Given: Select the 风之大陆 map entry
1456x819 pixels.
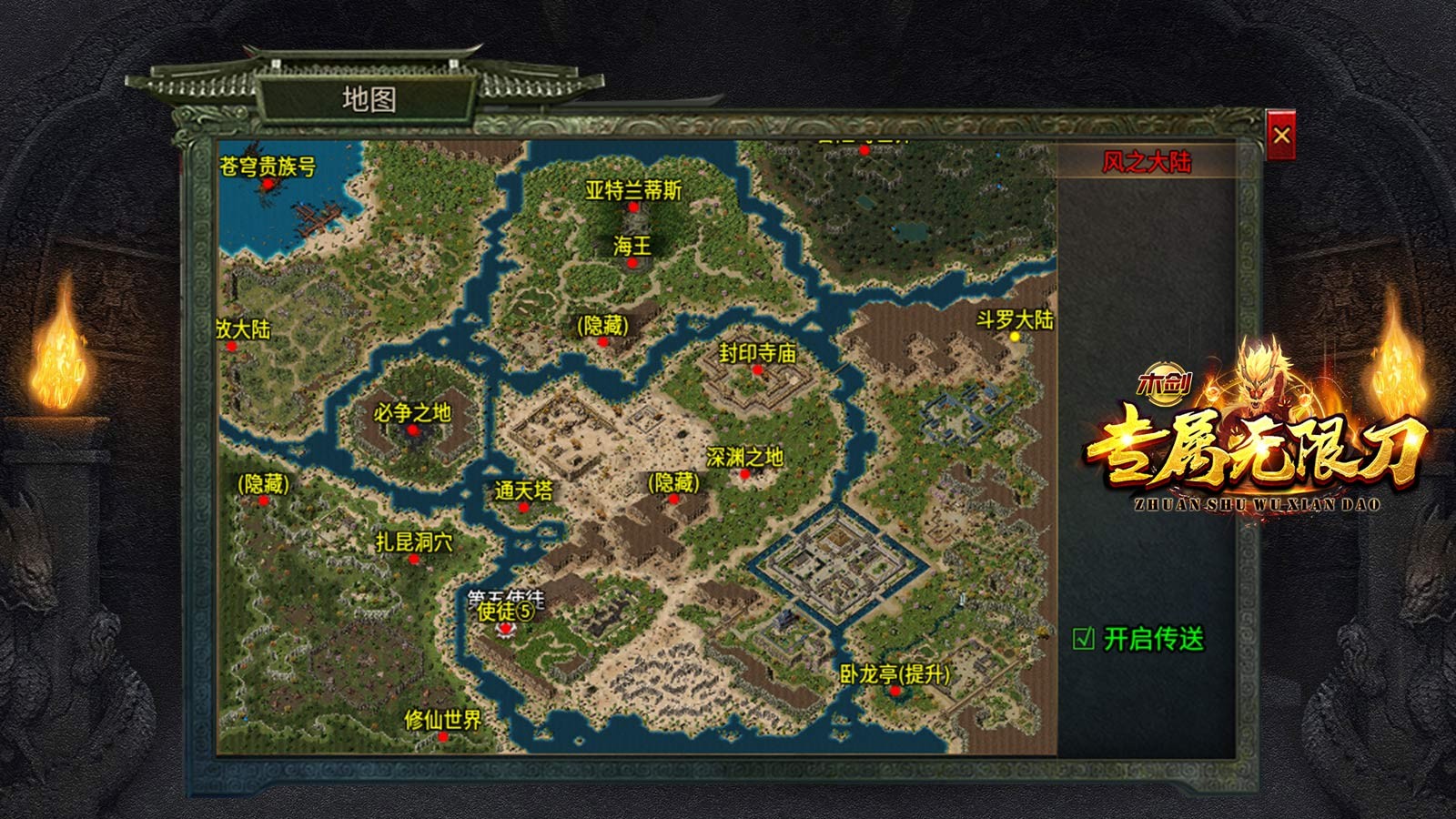Looking at the screenshot, I should (1146, 163).
